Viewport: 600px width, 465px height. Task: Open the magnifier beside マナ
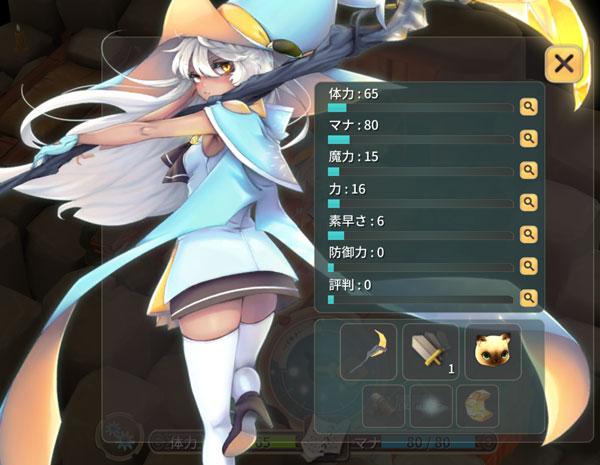pos(528,137)
